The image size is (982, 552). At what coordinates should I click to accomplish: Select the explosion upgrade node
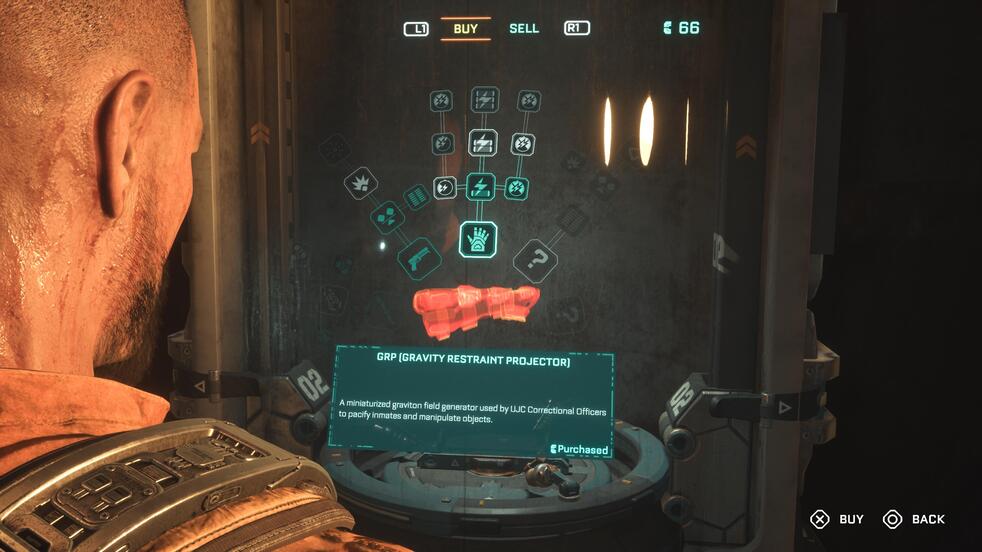(x=360, y=182)
